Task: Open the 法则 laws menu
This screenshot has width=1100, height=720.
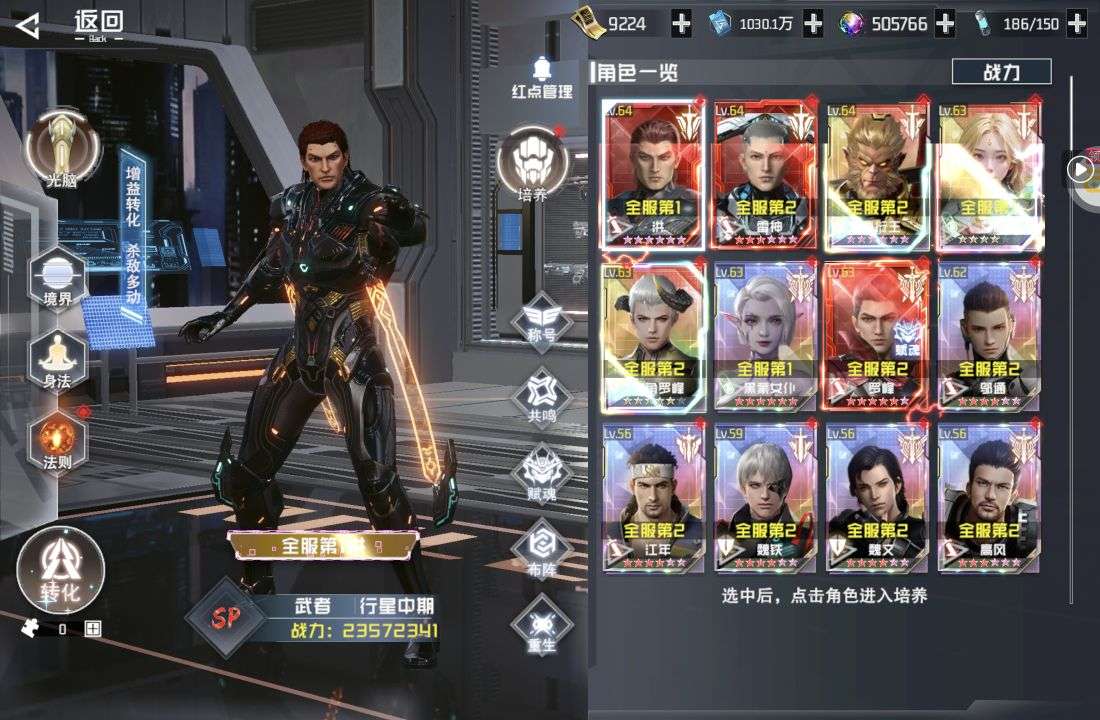Action: coord(59,442)
